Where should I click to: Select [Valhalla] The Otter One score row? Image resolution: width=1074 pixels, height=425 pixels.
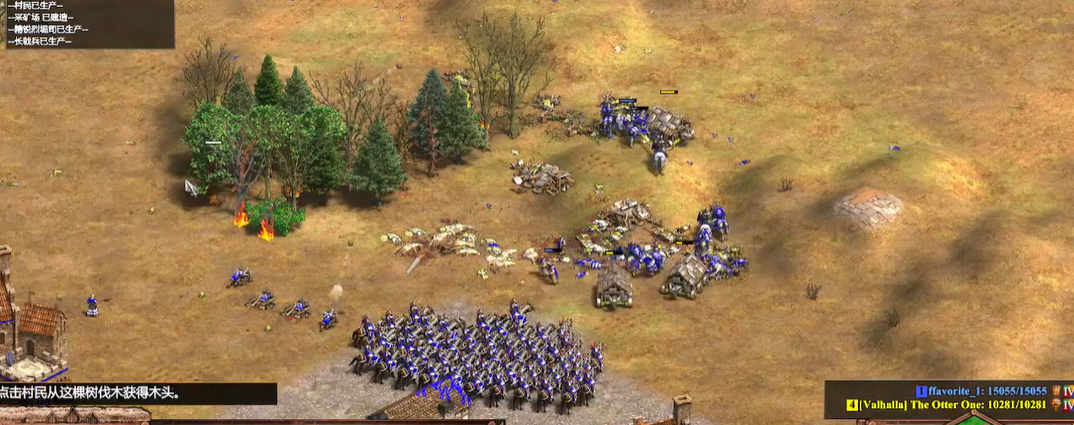tap(950, 405)
